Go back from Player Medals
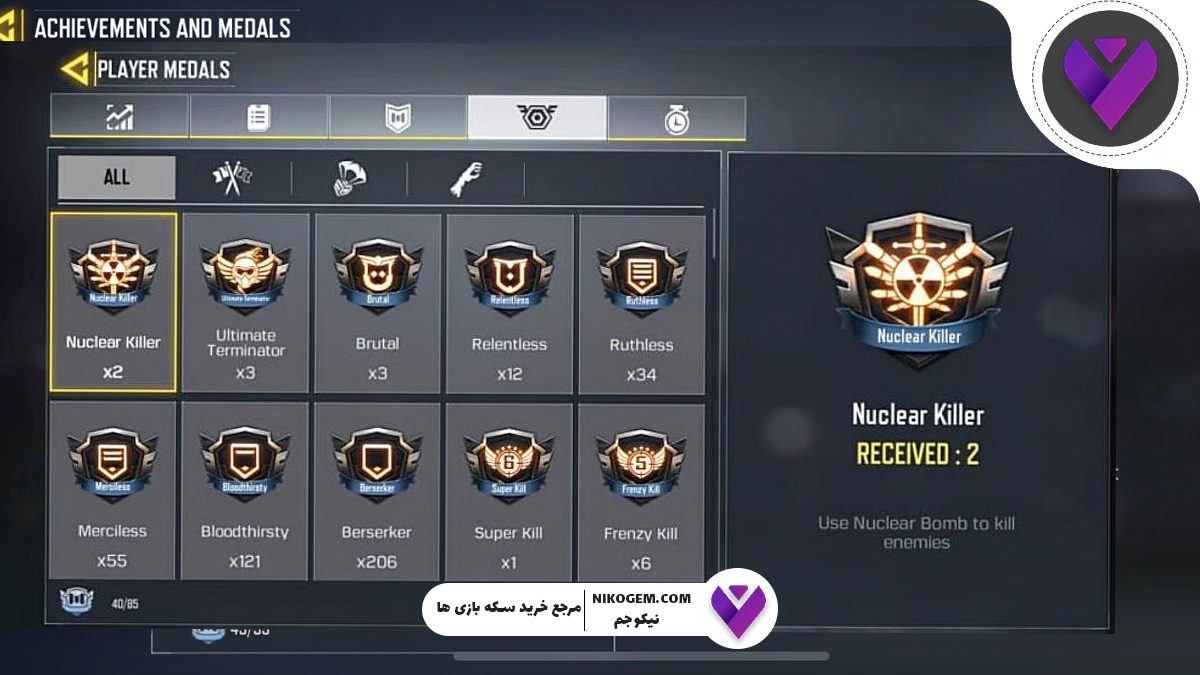Viewport: 1200px width, 675px height. 74,69
